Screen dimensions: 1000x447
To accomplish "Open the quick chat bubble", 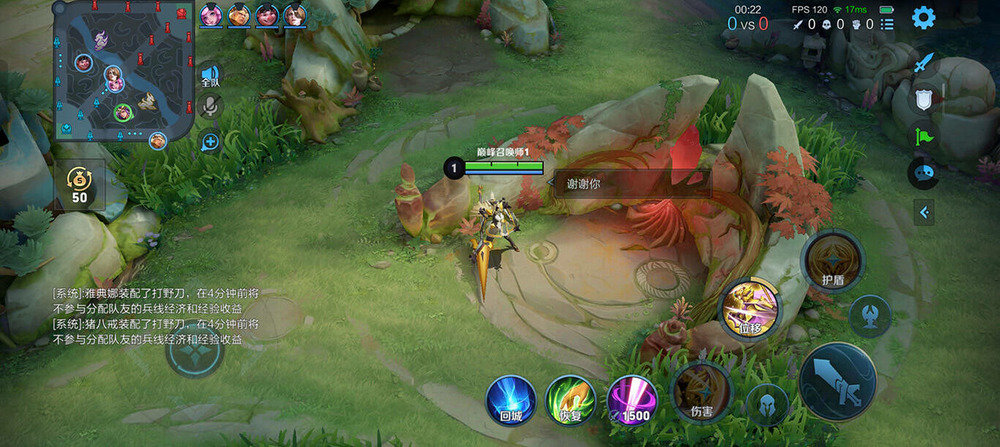I will pos(923,172).
